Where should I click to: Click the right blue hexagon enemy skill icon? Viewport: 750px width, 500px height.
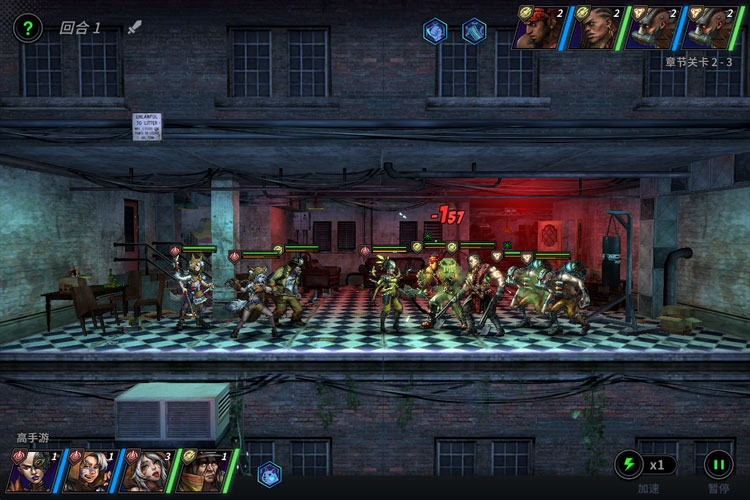tap(474, 31)
